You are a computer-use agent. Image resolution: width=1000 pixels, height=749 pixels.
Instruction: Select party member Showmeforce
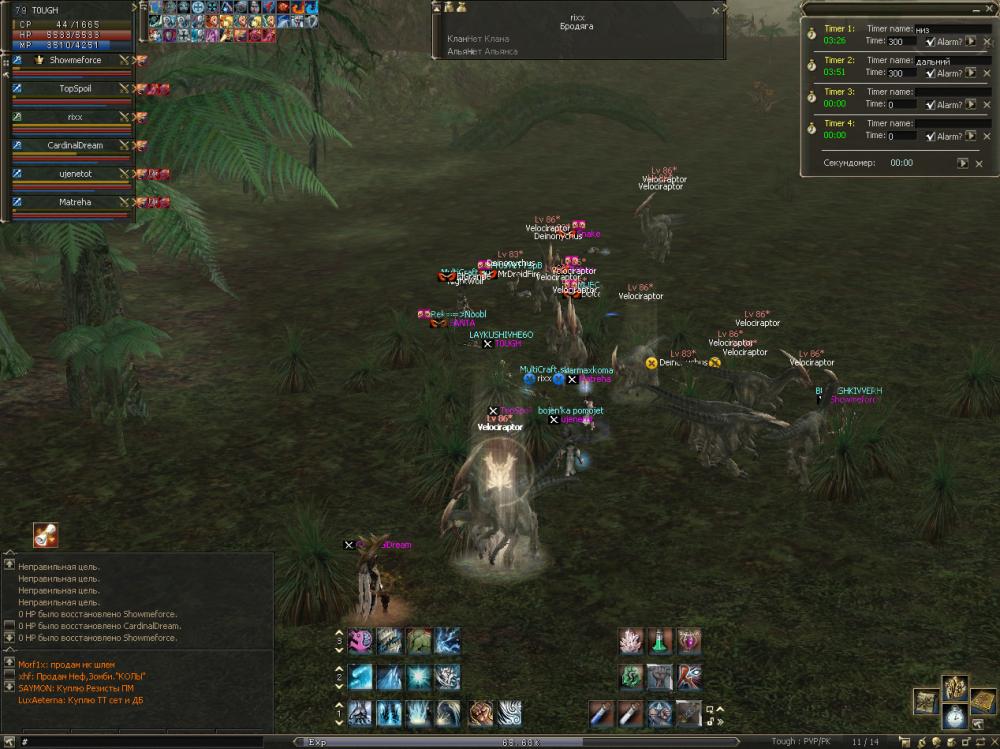(75, 61)
